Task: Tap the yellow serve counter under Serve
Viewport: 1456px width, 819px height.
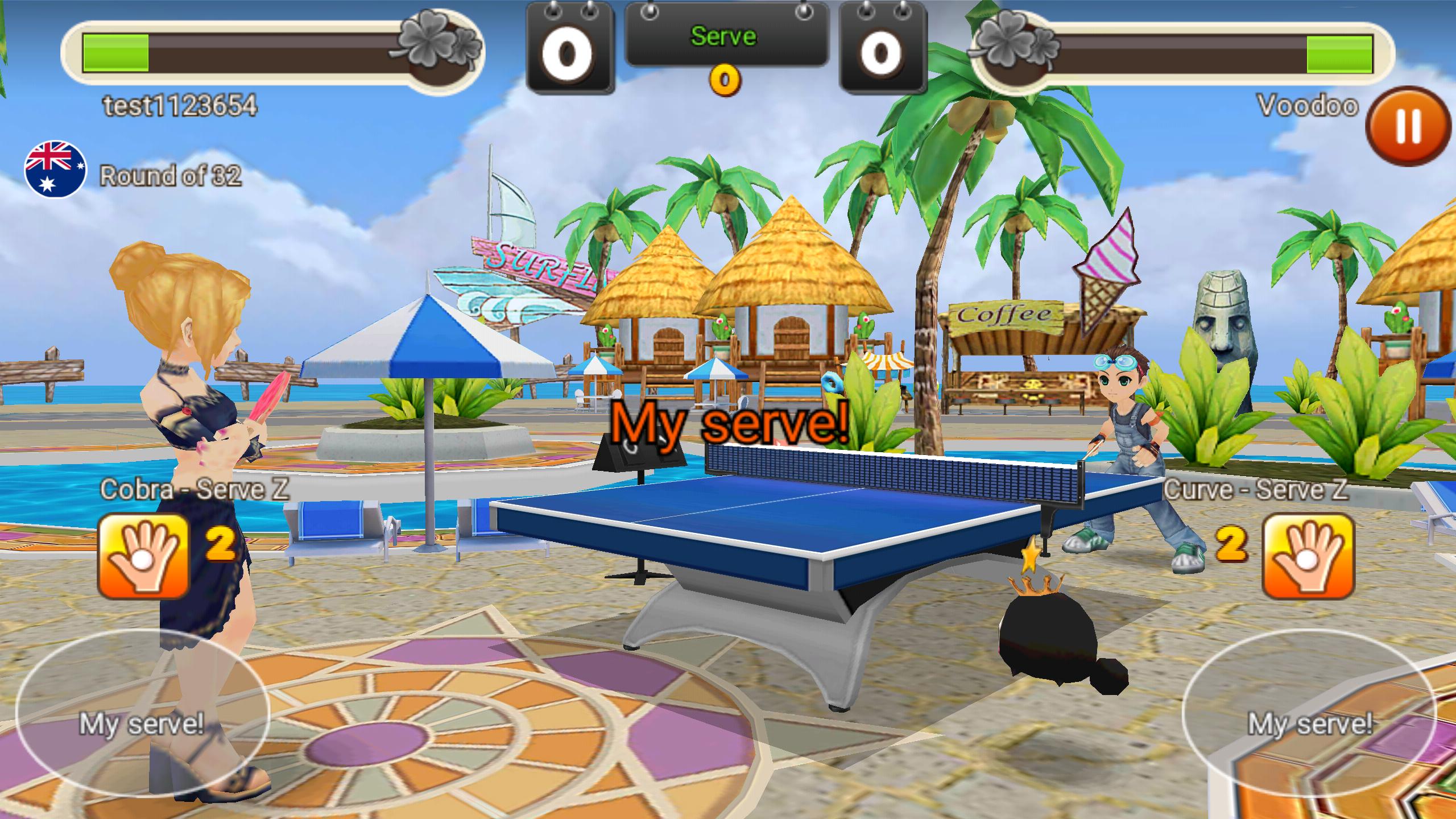Action: tap(725, 81)
